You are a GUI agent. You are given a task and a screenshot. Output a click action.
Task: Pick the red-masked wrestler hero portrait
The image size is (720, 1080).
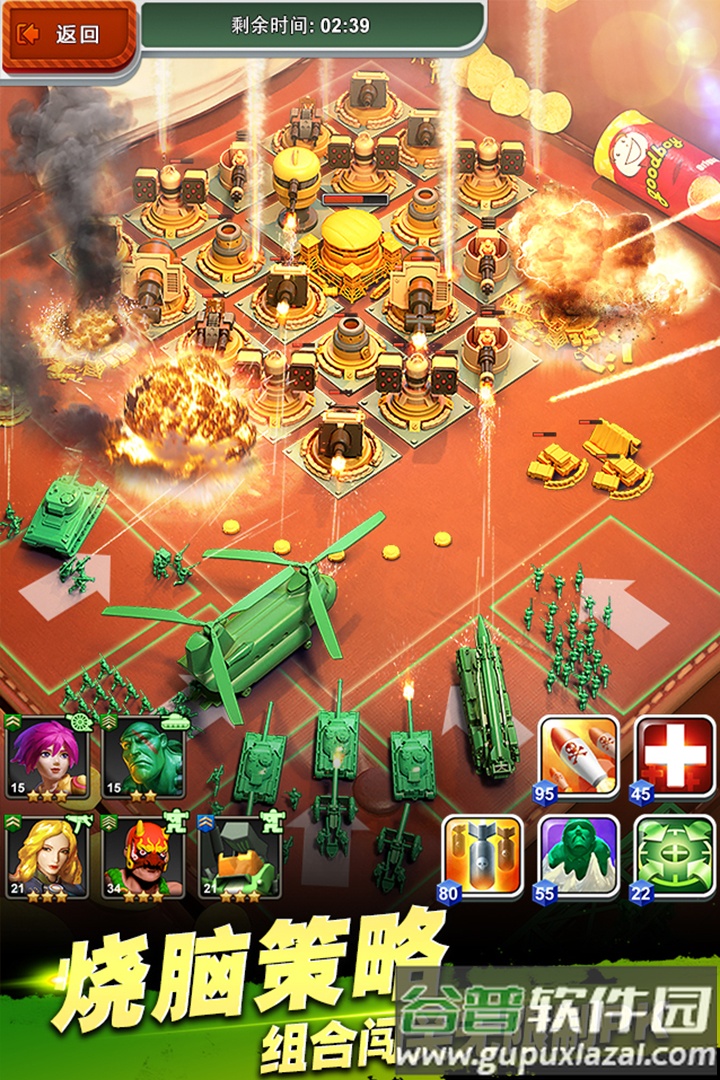143,856
